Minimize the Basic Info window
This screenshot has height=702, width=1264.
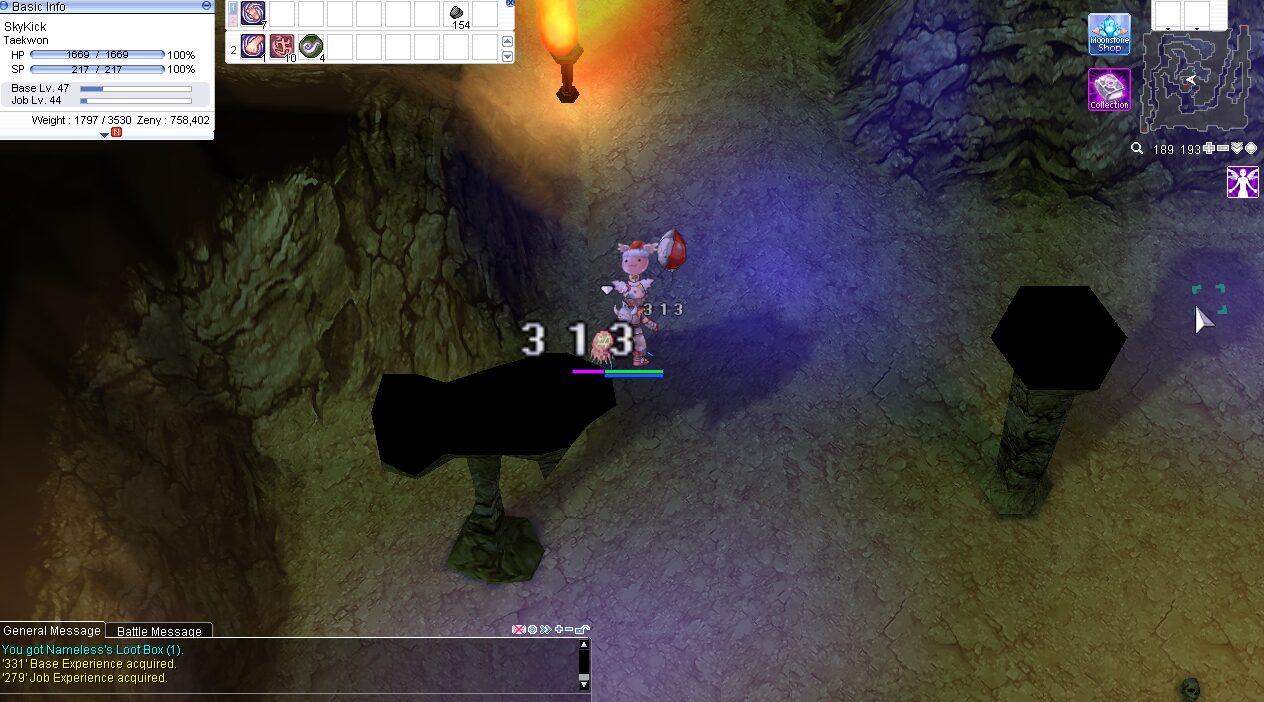pos(206,6)
